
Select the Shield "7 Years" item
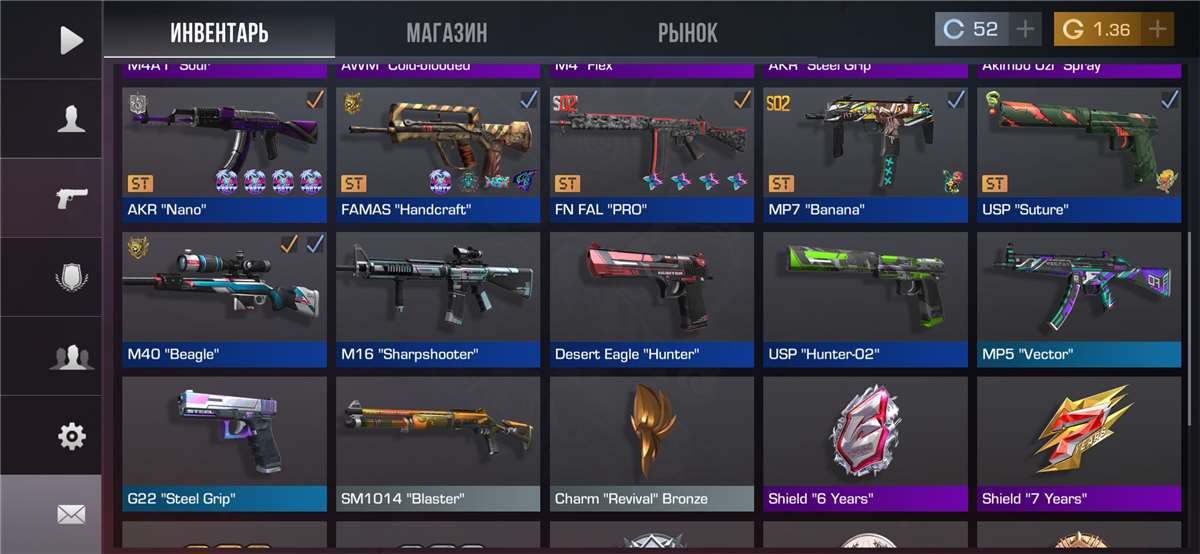(x=1079, y=441)
